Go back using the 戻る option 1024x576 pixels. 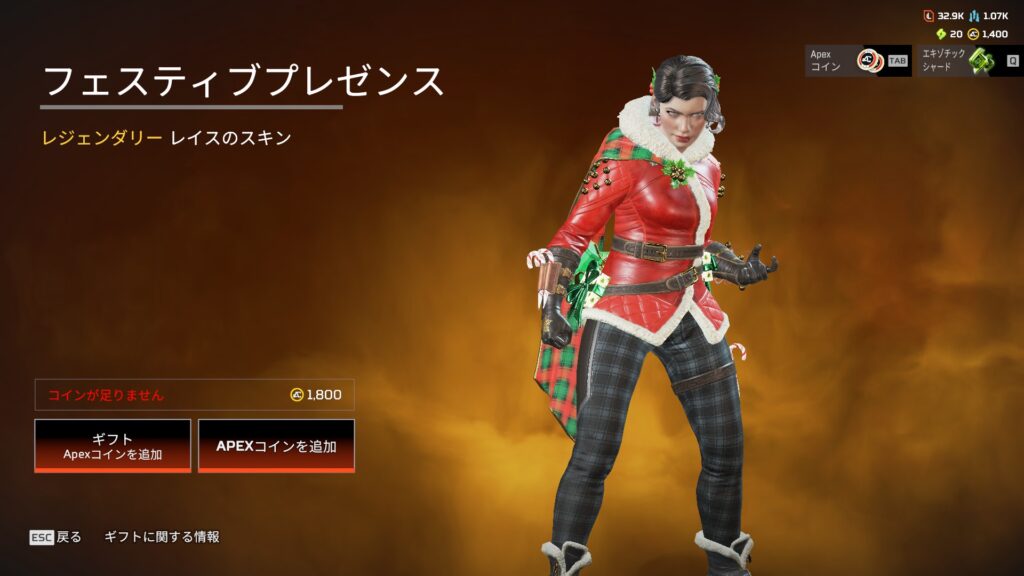(56, 537)
